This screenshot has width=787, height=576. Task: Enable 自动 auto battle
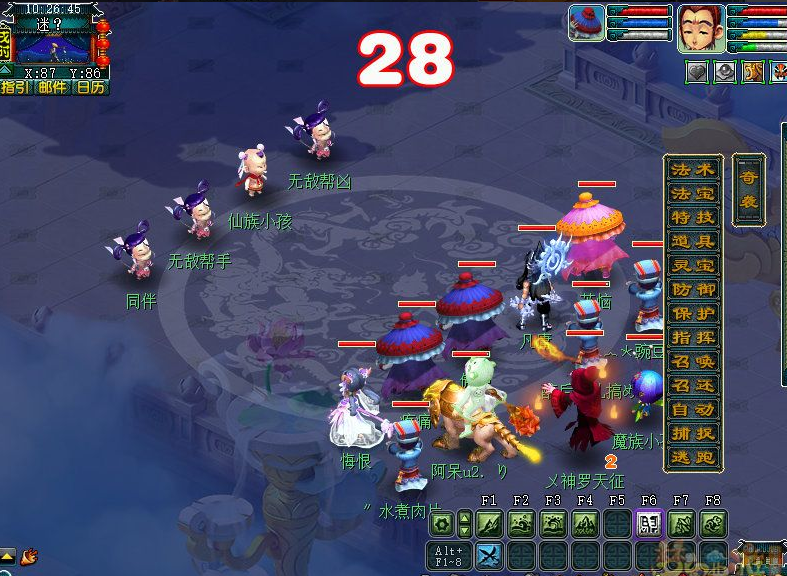click(x=693, y=410)
